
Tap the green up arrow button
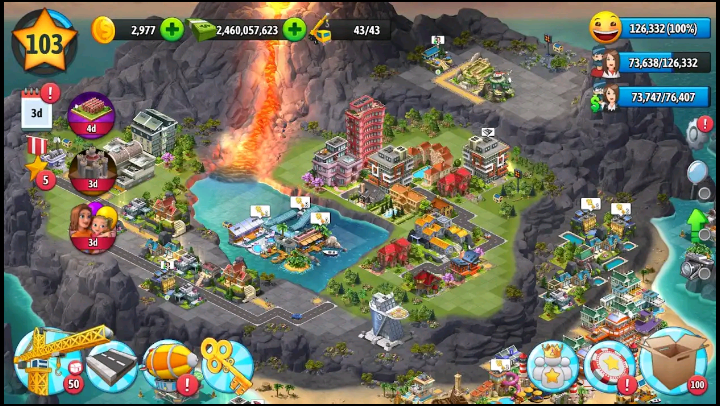coord(698,222)
